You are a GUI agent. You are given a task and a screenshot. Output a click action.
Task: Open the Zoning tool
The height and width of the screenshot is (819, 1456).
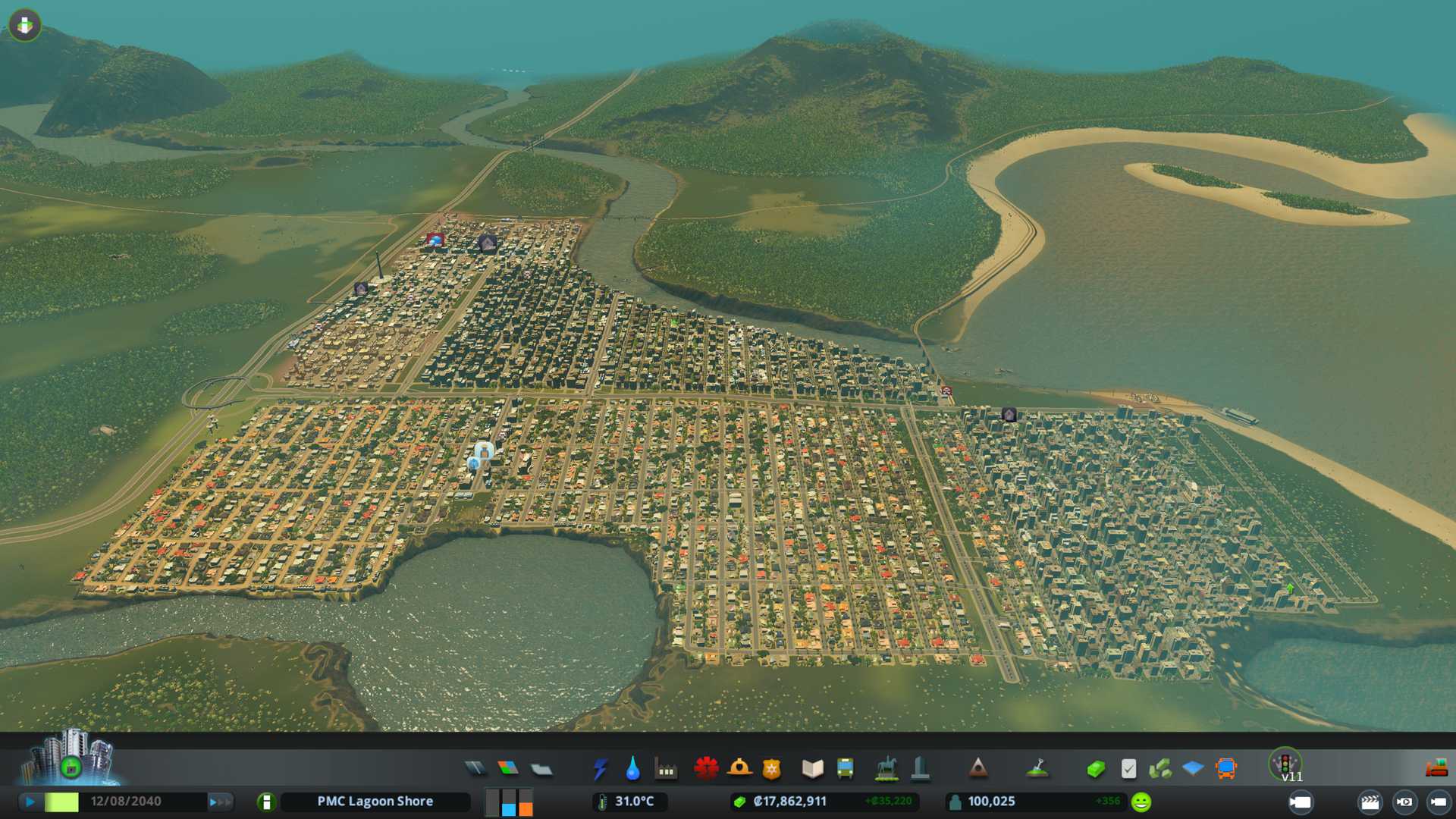coord(508,769)
